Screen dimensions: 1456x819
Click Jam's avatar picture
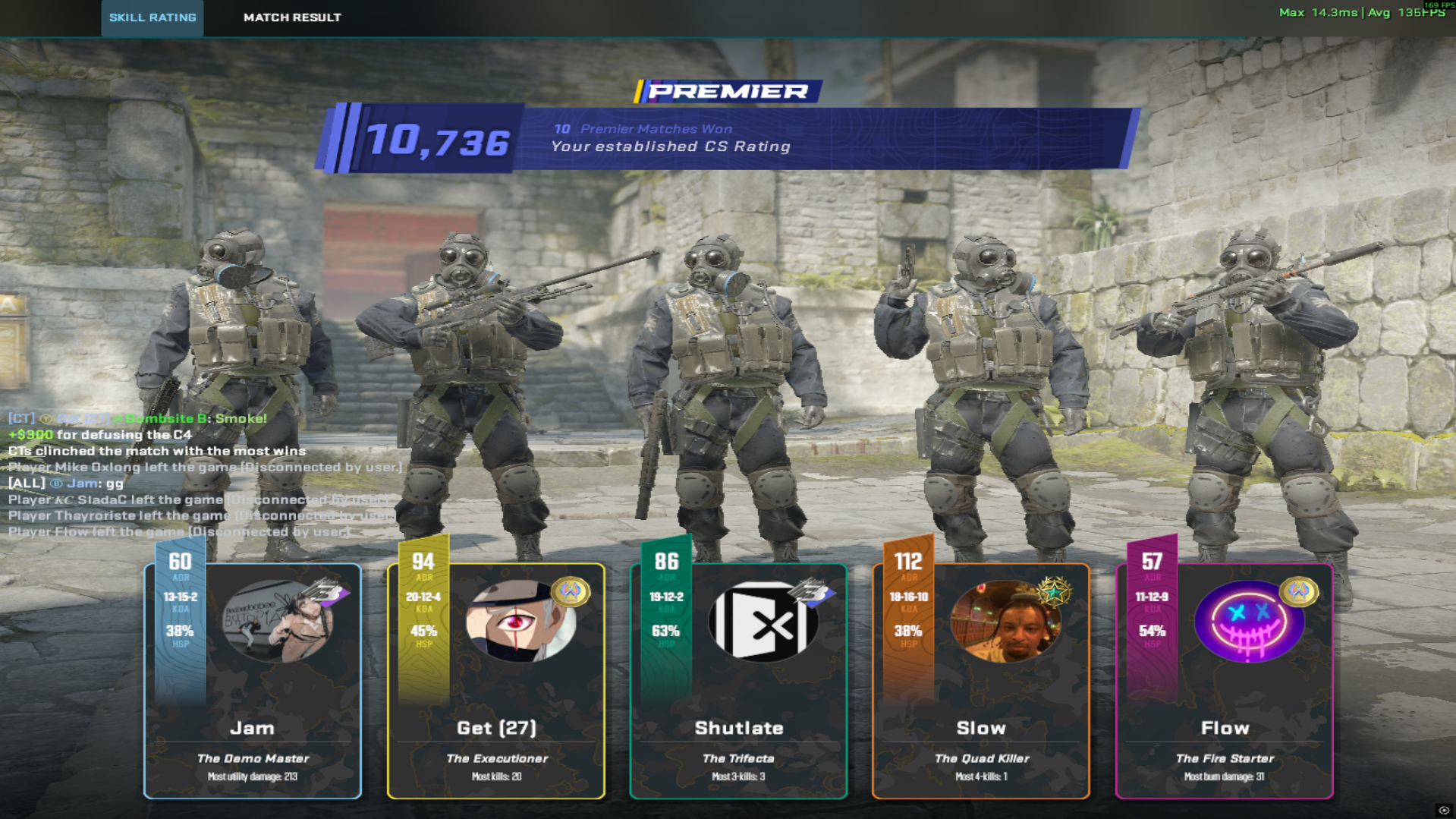click(x=277, y=621)
